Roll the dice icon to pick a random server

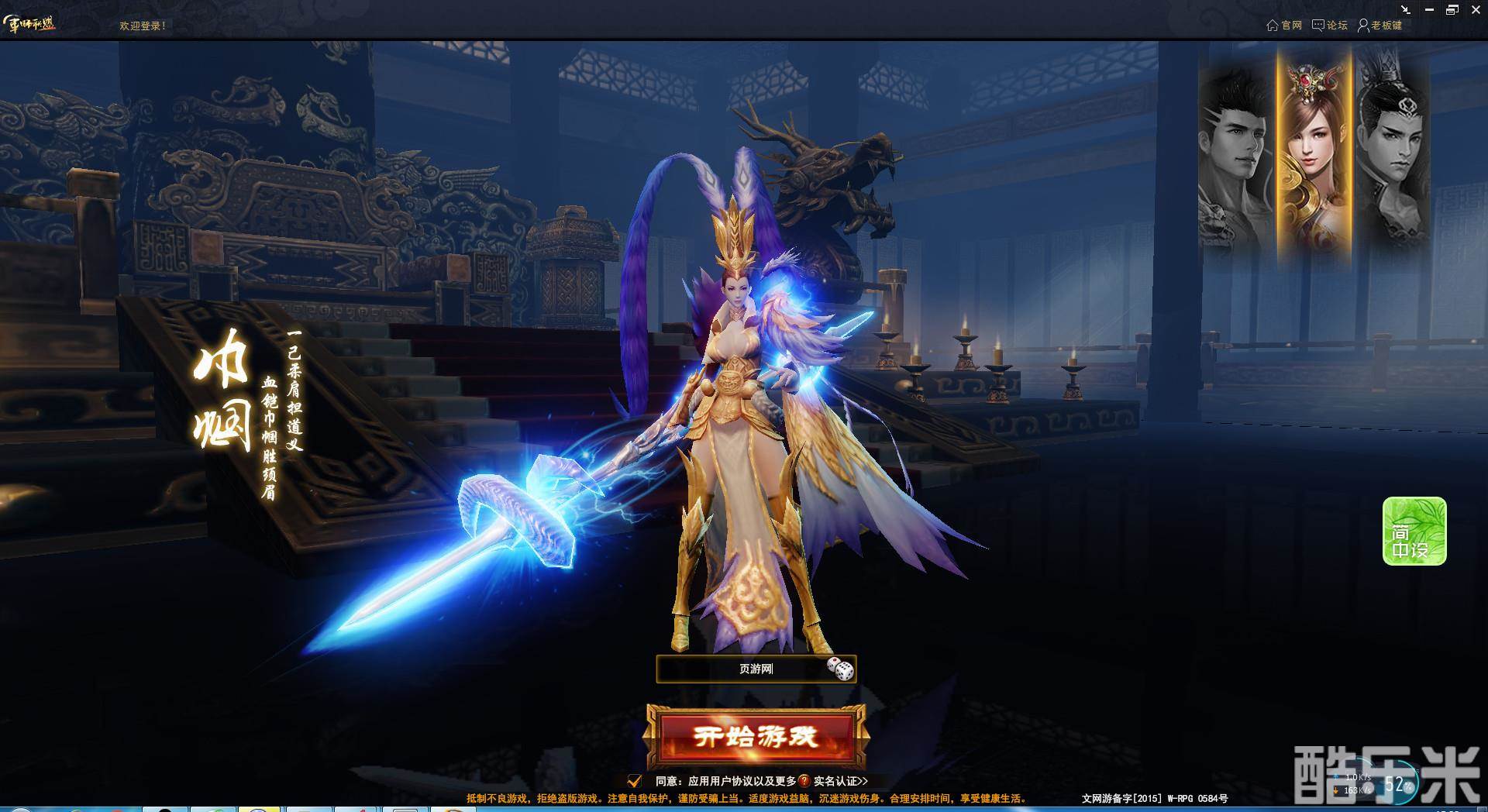[839, 668]
